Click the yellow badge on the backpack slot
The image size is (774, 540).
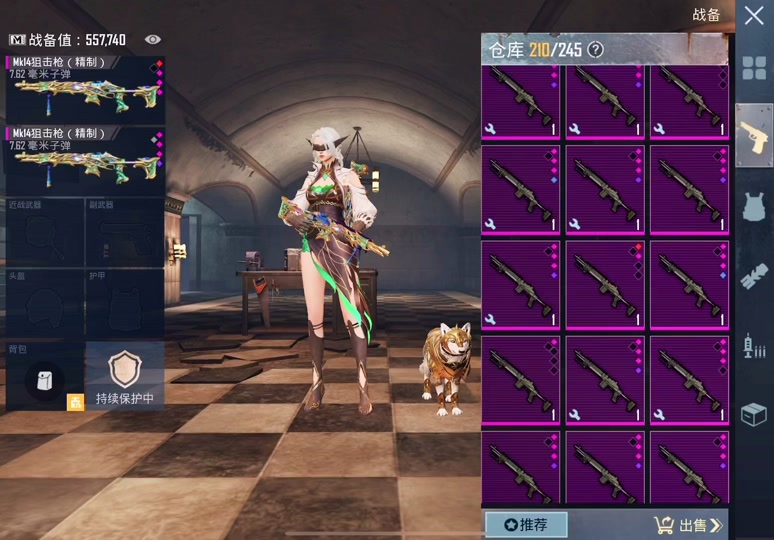[x=75, y=402]
